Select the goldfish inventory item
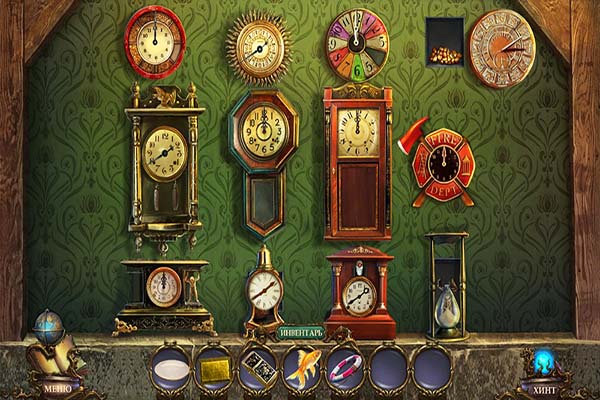The image size is (600, 400). click(302, 367)
